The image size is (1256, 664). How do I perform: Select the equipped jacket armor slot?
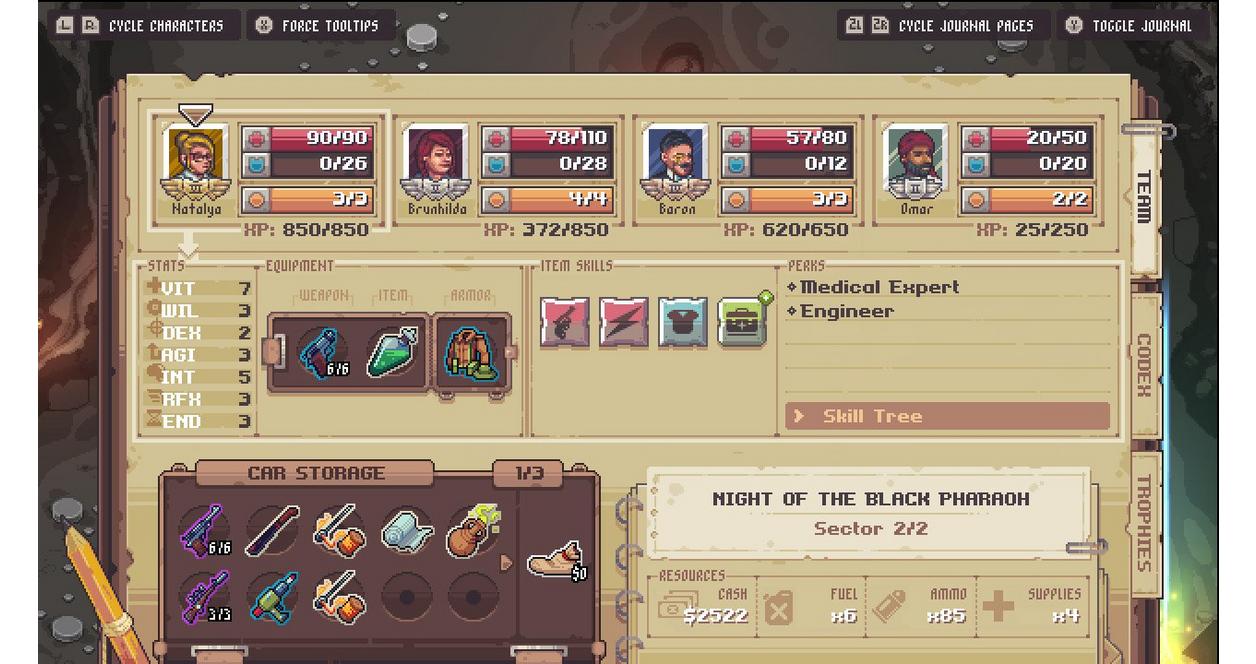469,353
